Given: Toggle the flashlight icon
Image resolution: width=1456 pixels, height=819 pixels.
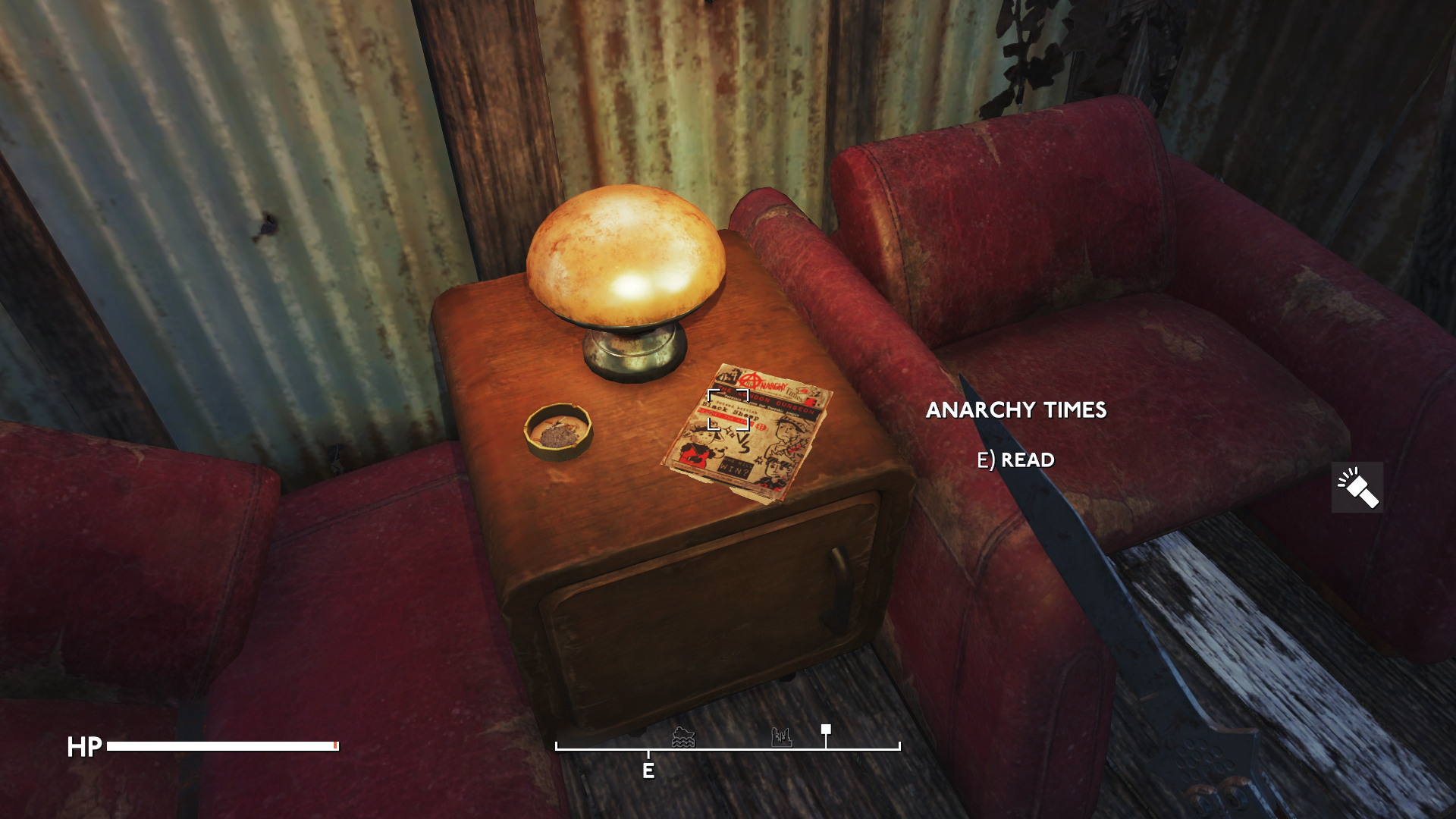Looking at the screenshot, I should (x=1357, y=488).
